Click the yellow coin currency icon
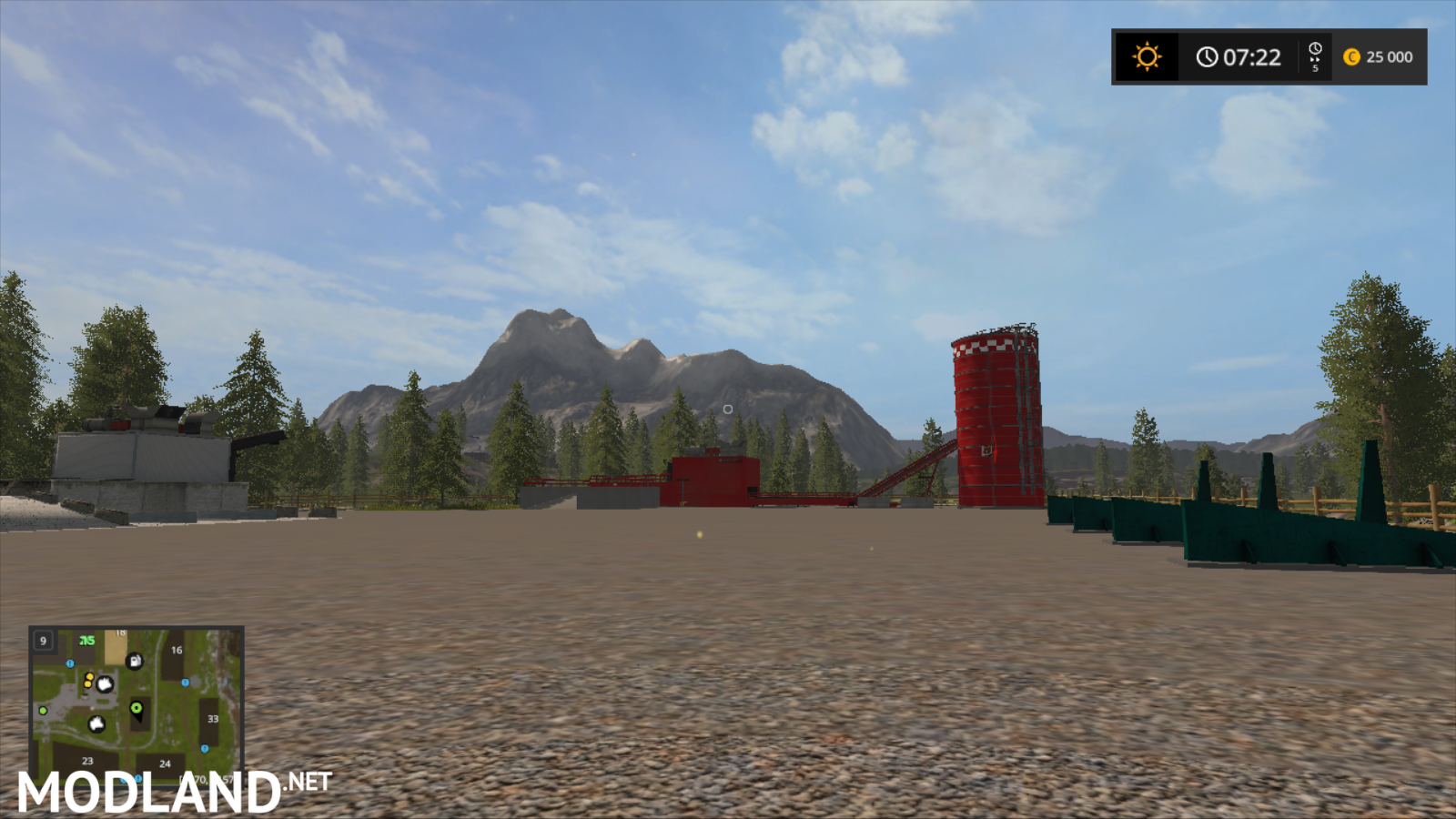Viewport: 1456px width, 819px height. pos(1353,57)
